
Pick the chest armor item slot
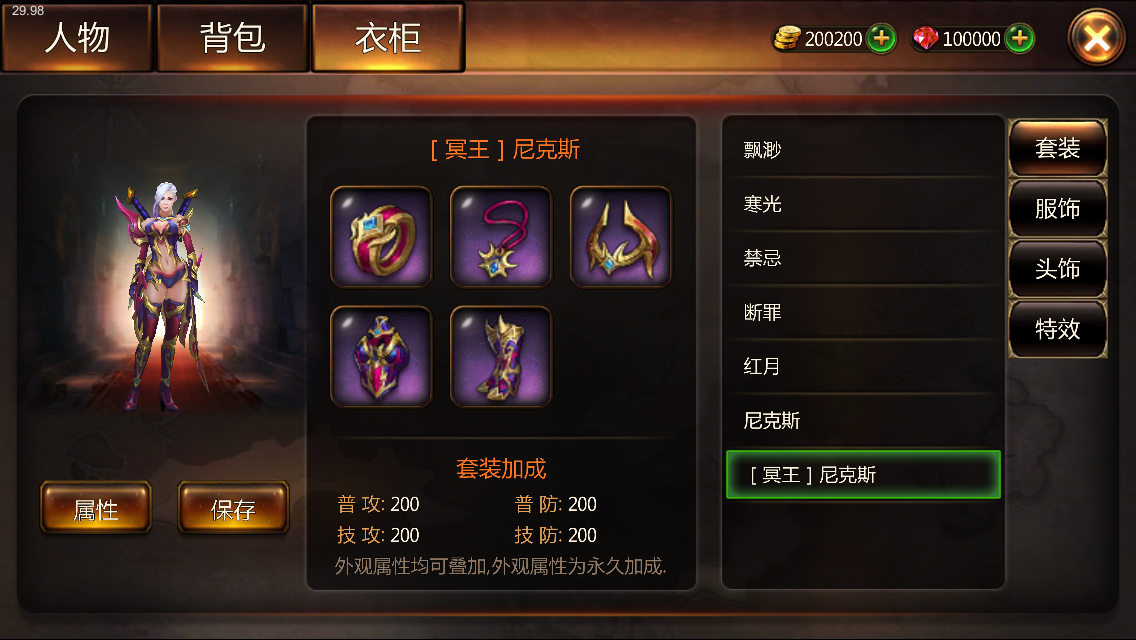381,356
